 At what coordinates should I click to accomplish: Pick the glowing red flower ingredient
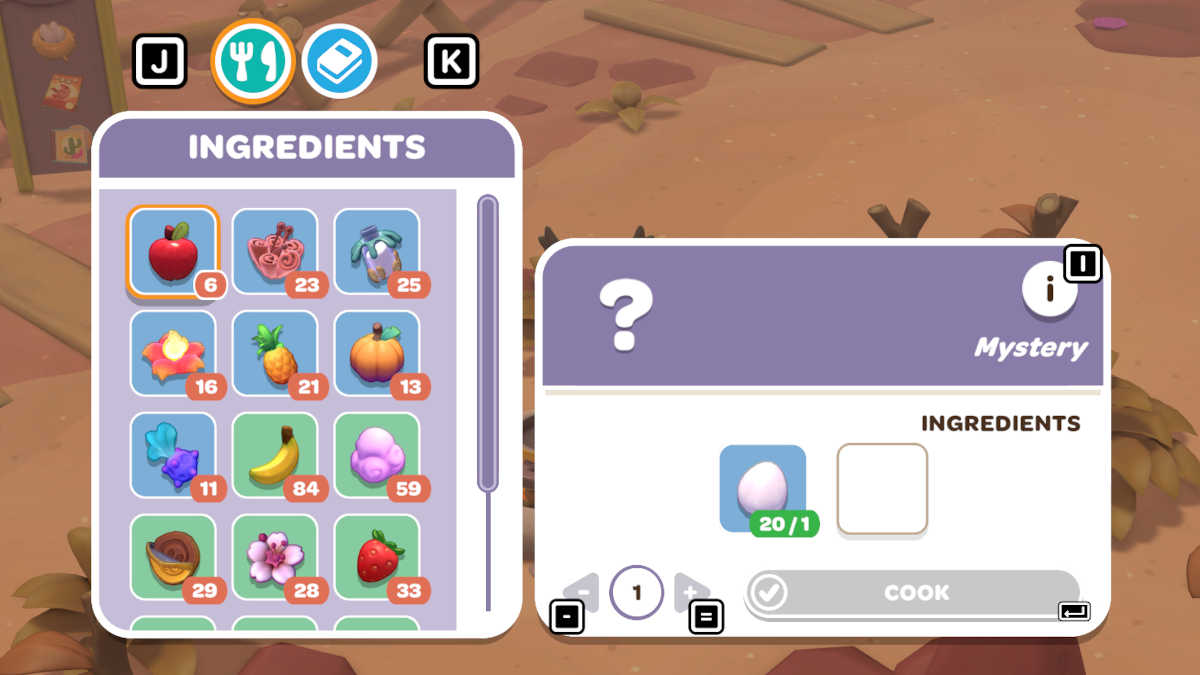pyautogui.click(x=174, y=354)
